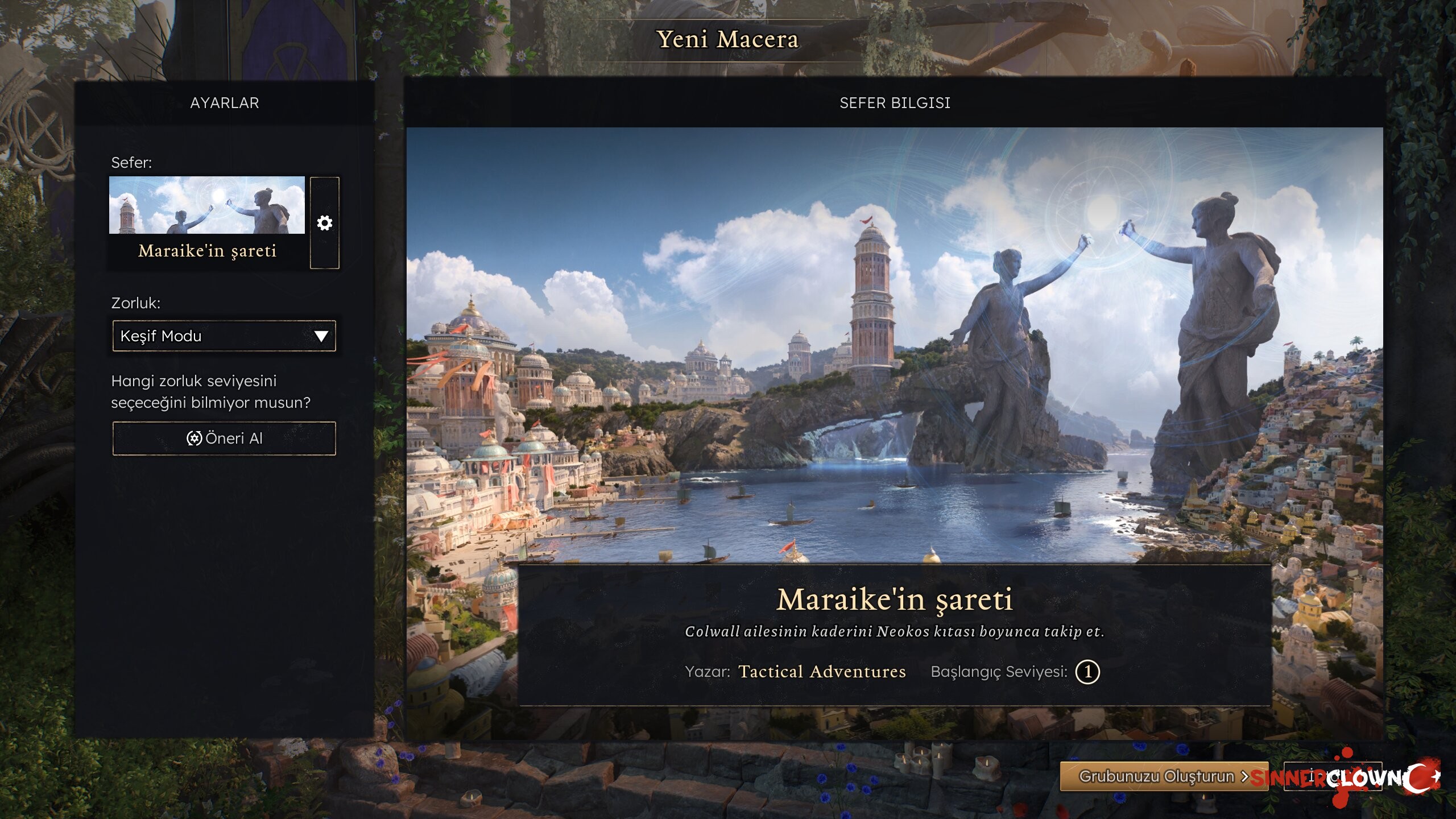Image resolution: width=1456 pixels, height=819 pixels.
Task: Click the Öneri Al suggestion button
Action: (224, 439)
